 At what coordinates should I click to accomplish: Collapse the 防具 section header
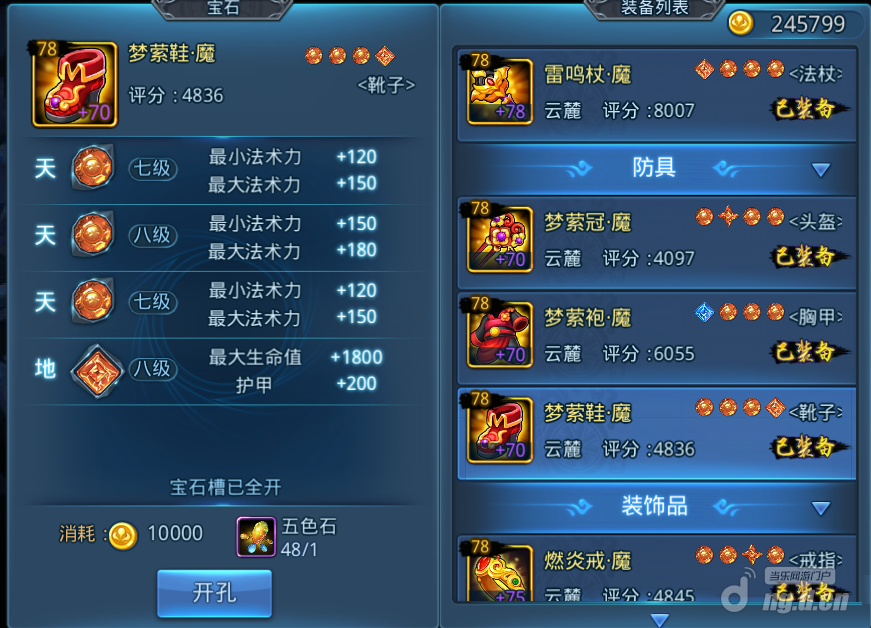click(821, 170)
